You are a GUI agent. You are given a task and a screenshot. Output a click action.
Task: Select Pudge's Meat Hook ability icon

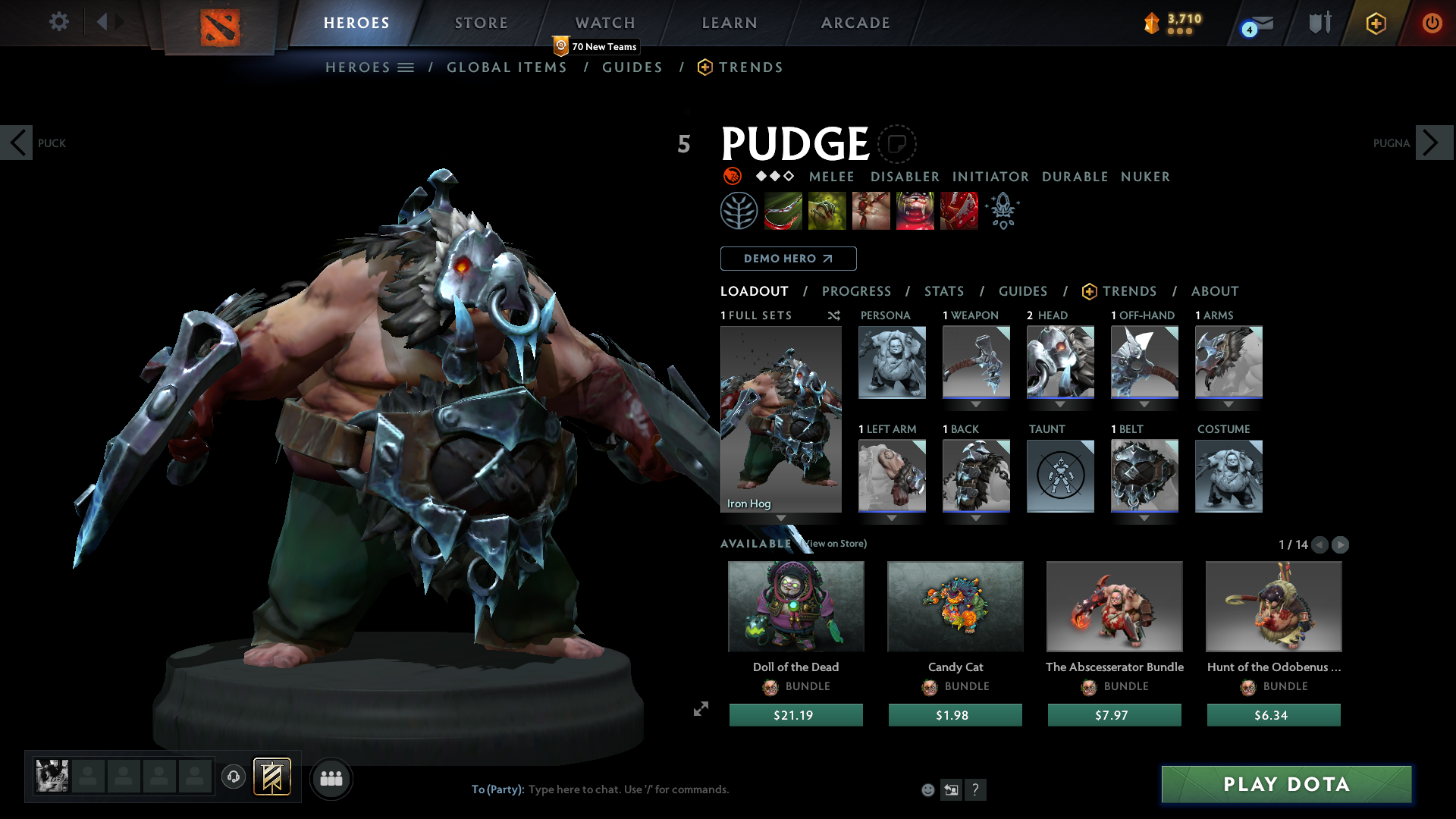point(783,210)
